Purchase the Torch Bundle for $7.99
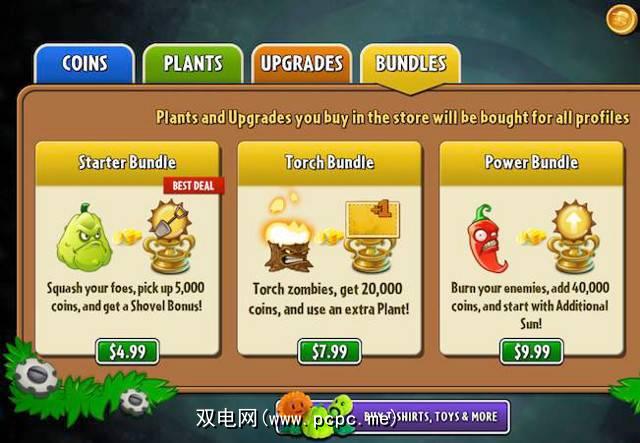 pyautogui.click(x=328, y=351)
